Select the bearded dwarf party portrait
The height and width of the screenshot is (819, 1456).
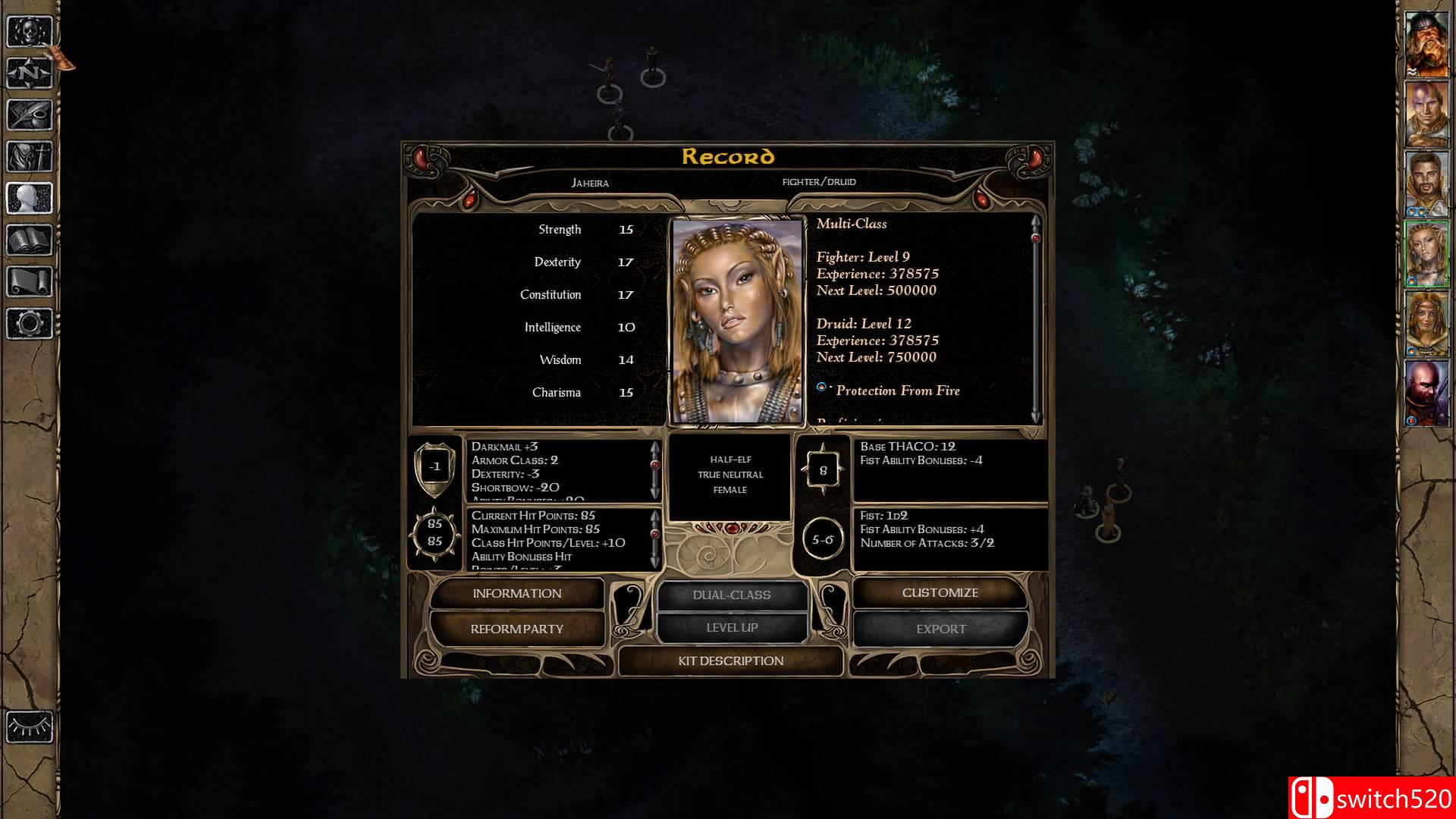(x=1426, y=44)
